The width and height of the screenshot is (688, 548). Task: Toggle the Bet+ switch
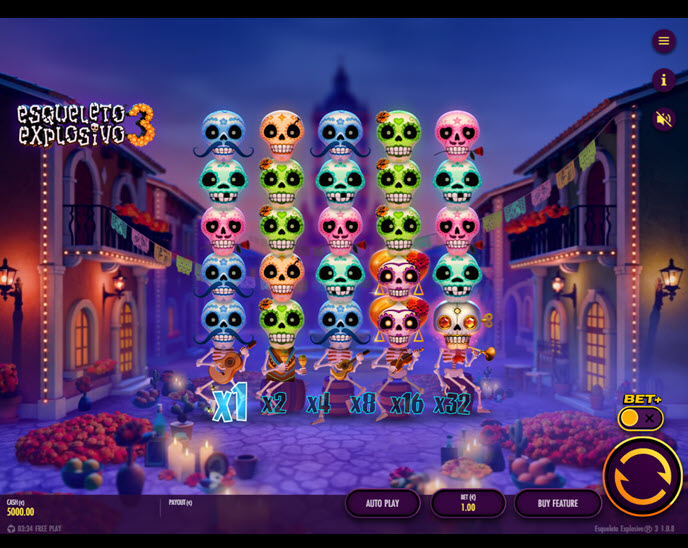[x=640, y=418]
